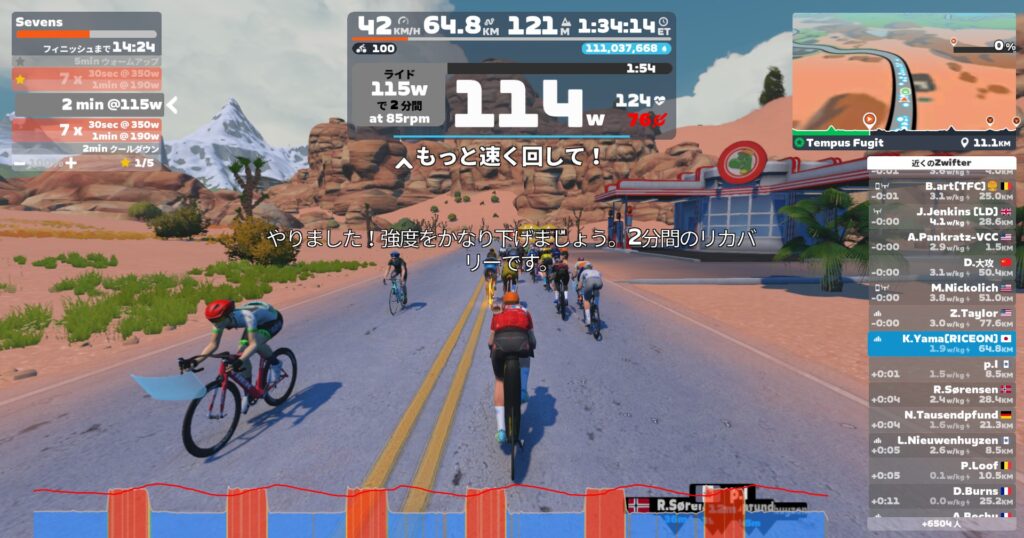Show the +6504 more riders footer

(x=942, y=523)
